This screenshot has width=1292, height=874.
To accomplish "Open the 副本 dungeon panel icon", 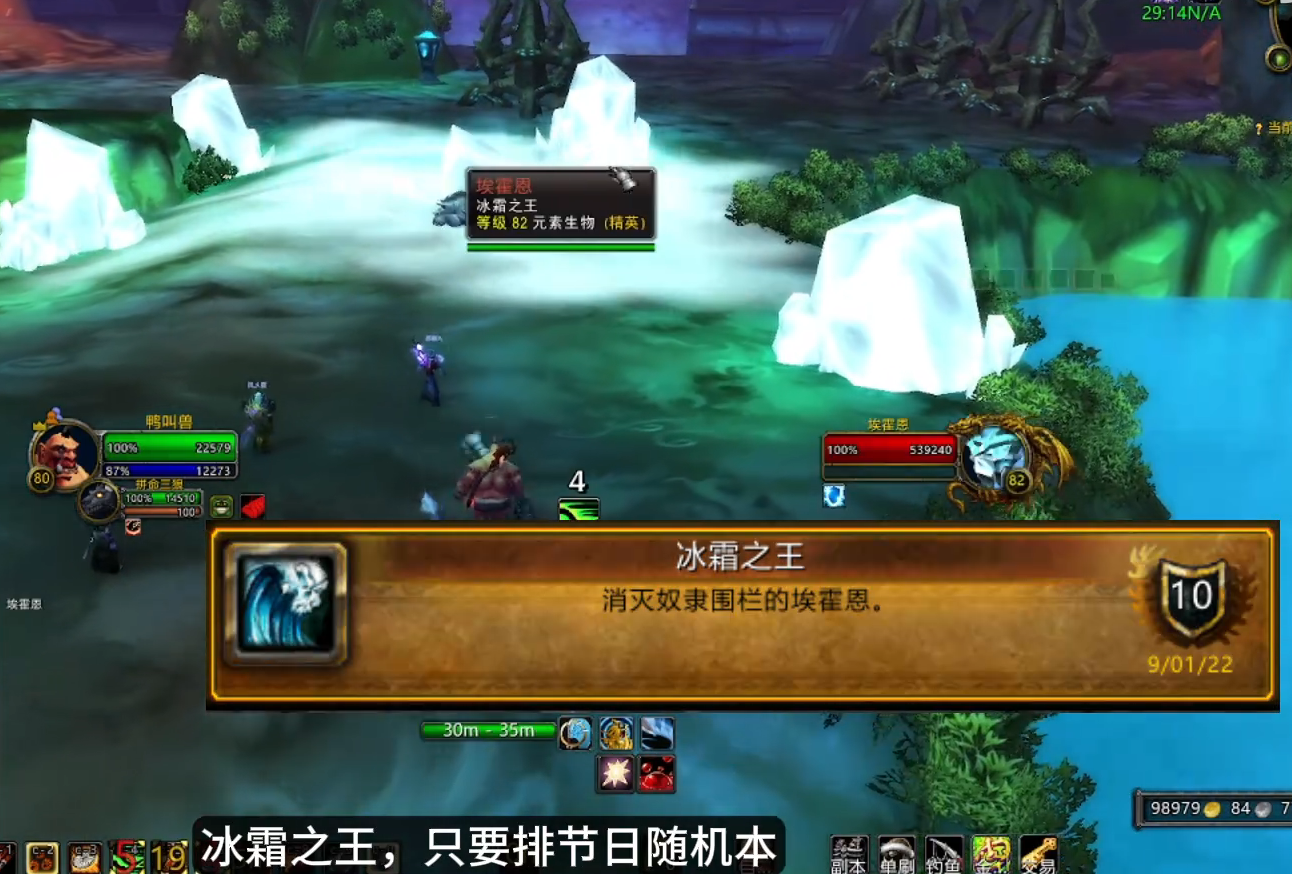I will click(849, 852).
